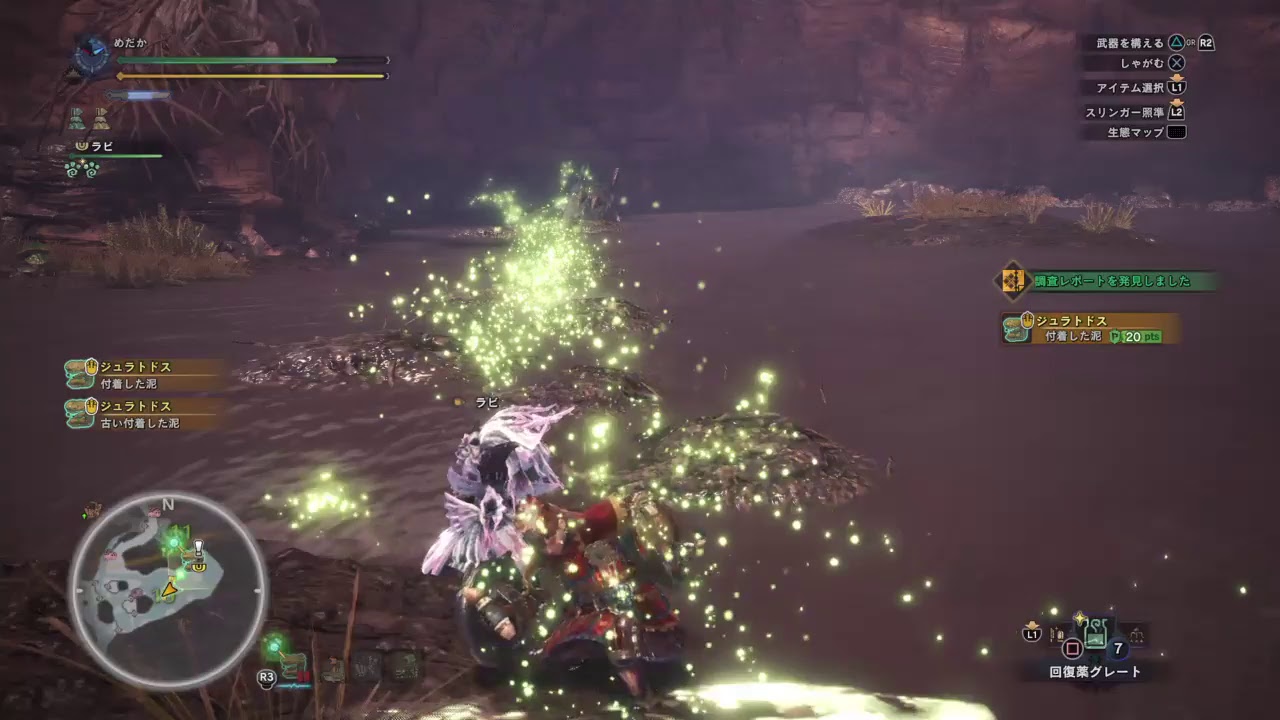Click the R3 button prompt near the slinger
The width and height of the screenshot is (1280, 720).
pyautogui.click(x=266, y=676)
